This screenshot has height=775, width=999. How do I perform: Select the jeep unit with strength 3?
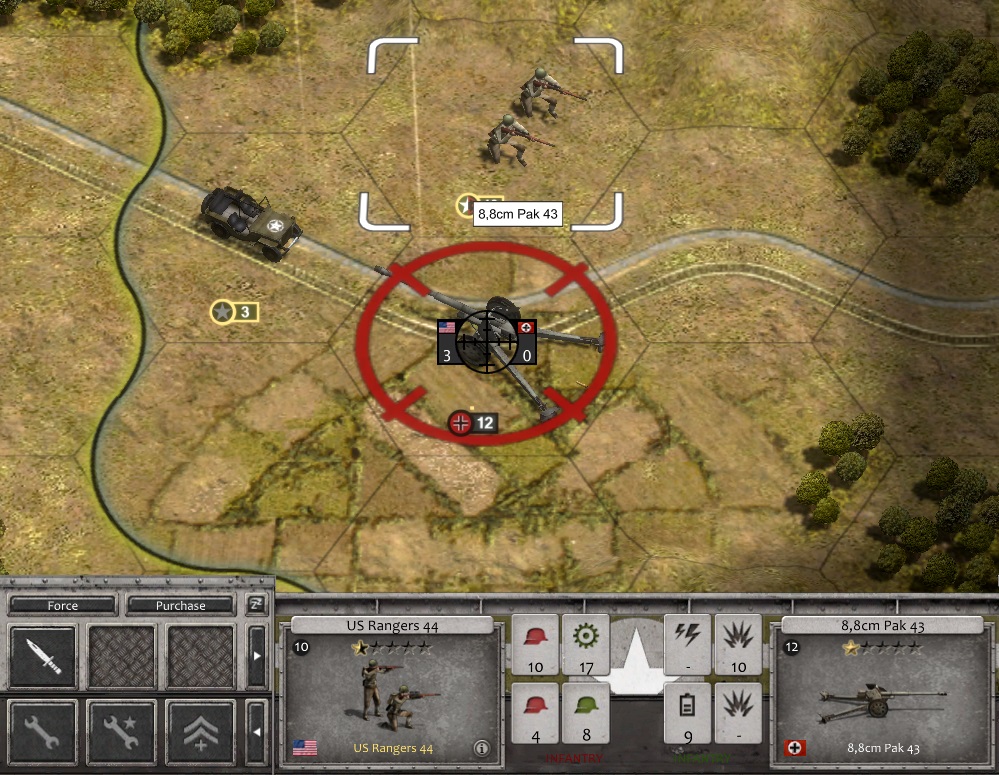point(250,220)
